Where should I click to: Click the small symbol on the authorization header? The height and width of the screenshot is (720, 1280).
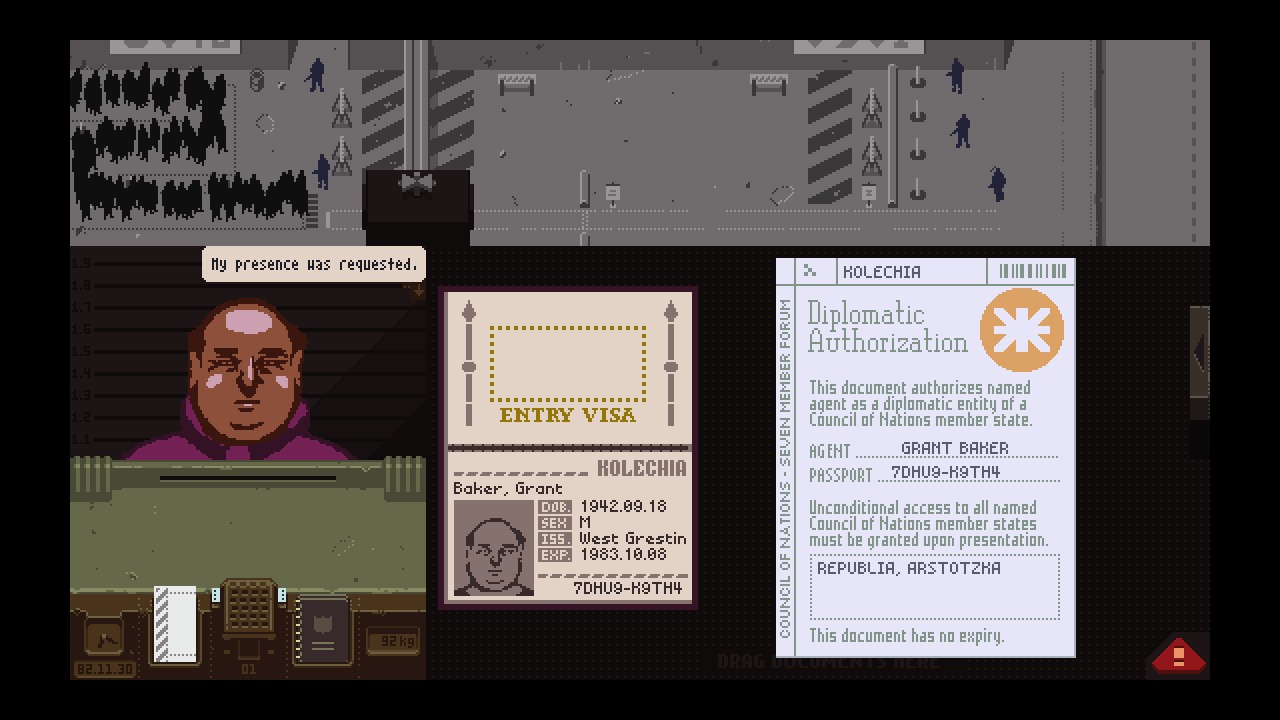click(810, 270)
